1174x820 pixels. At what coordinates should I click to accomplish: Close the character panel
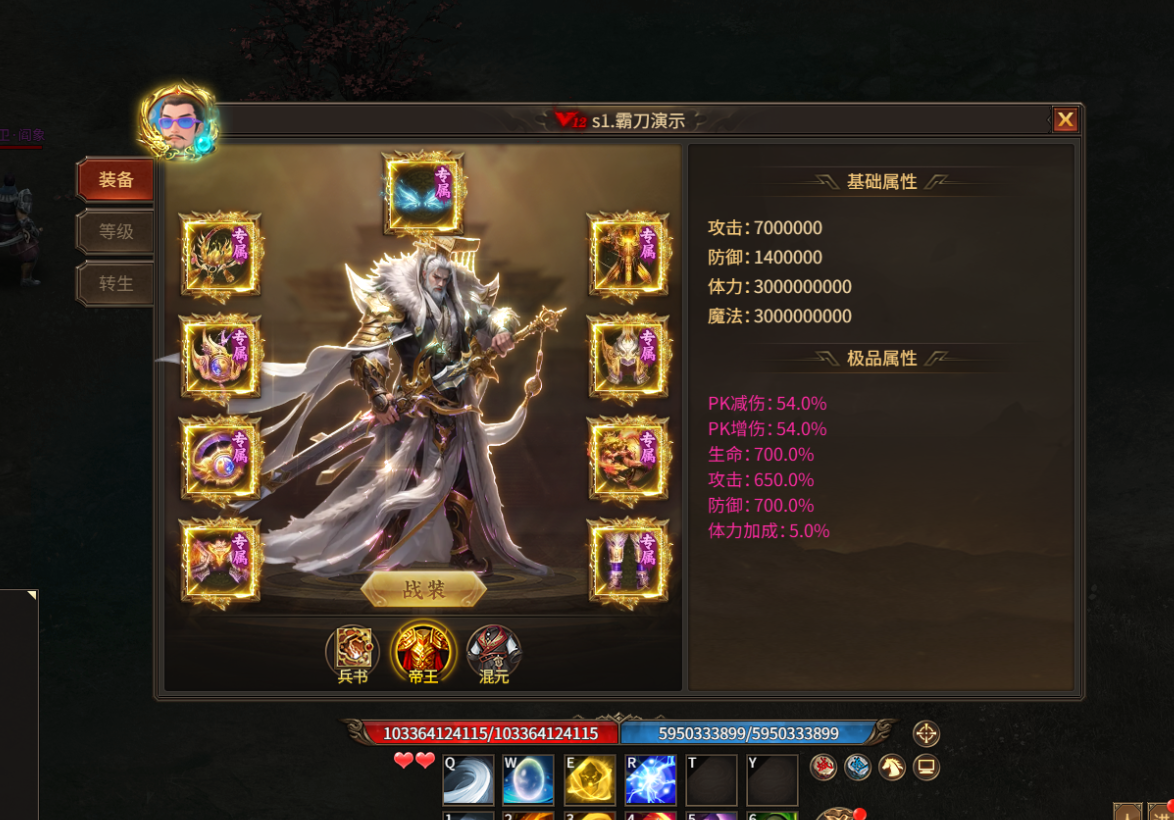click(1065, 120)
